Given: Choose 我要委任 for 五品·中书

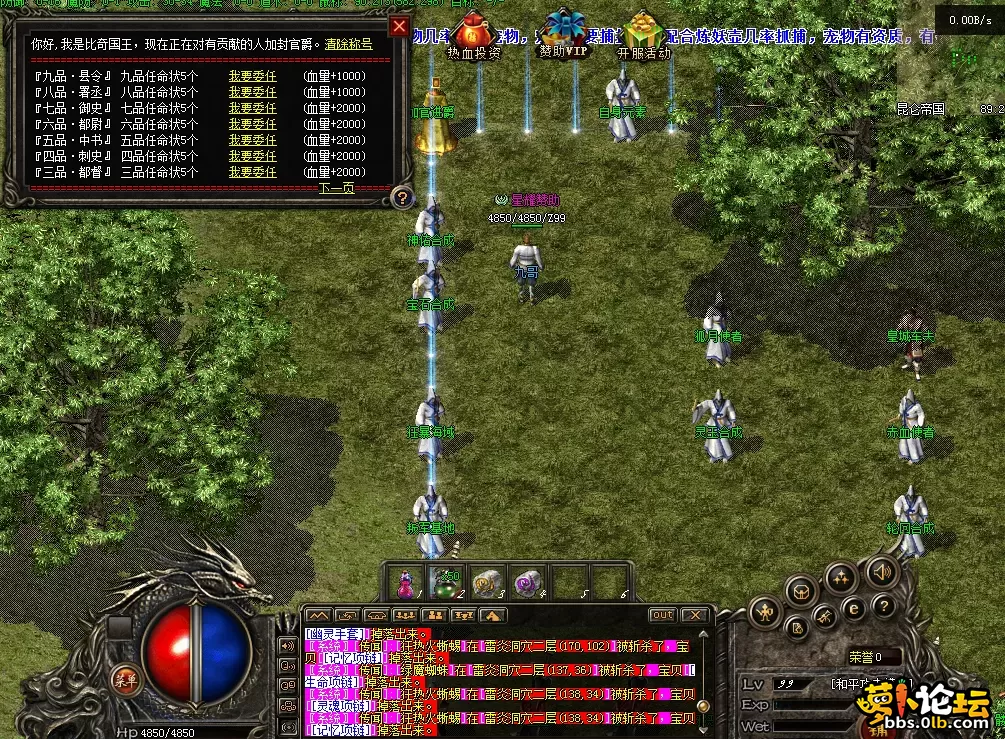Looking at the screenshot, I should click(x=252, y=140).
